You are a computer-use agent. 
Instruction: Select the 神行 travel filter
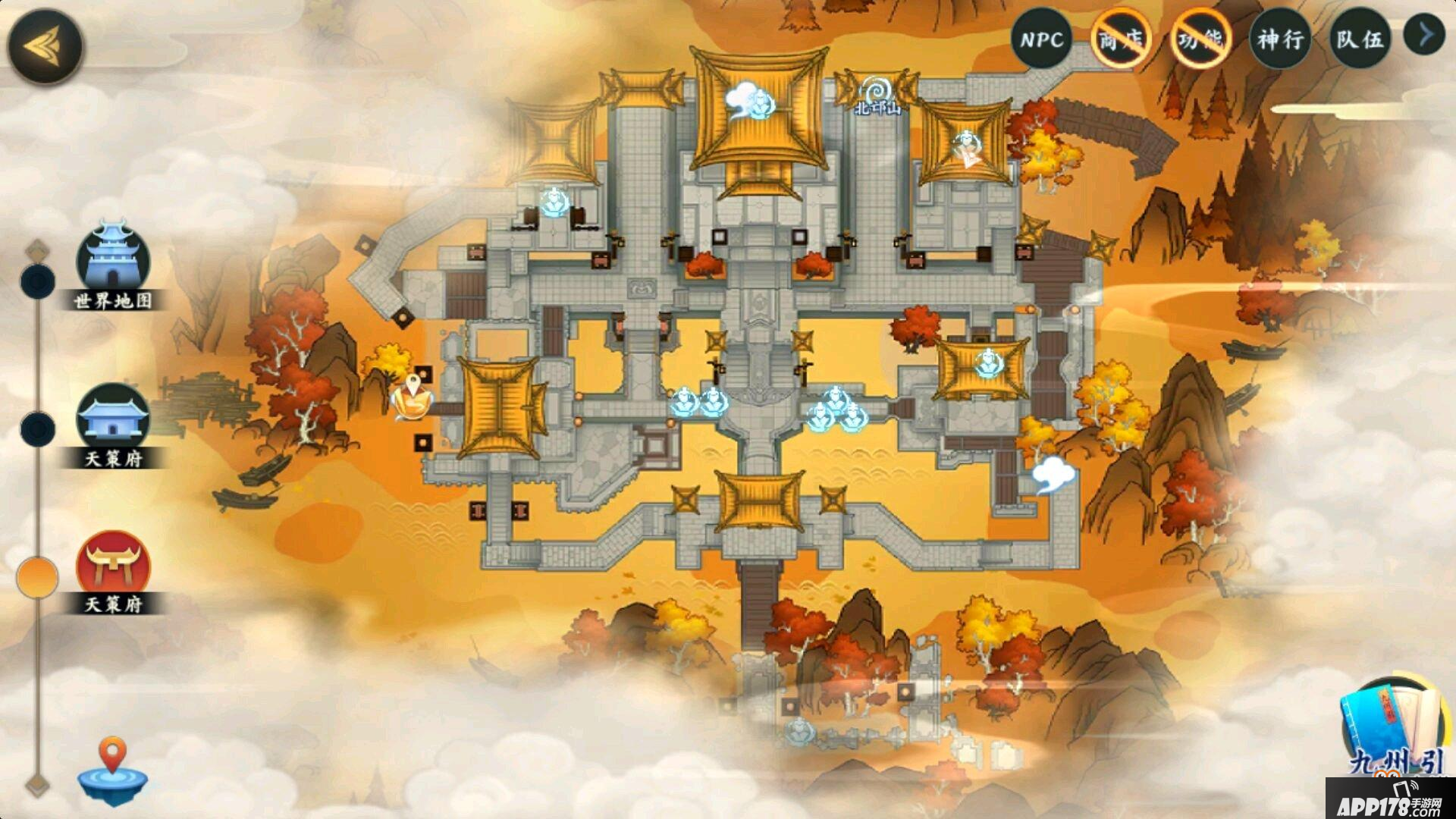tap(1280, 39)
